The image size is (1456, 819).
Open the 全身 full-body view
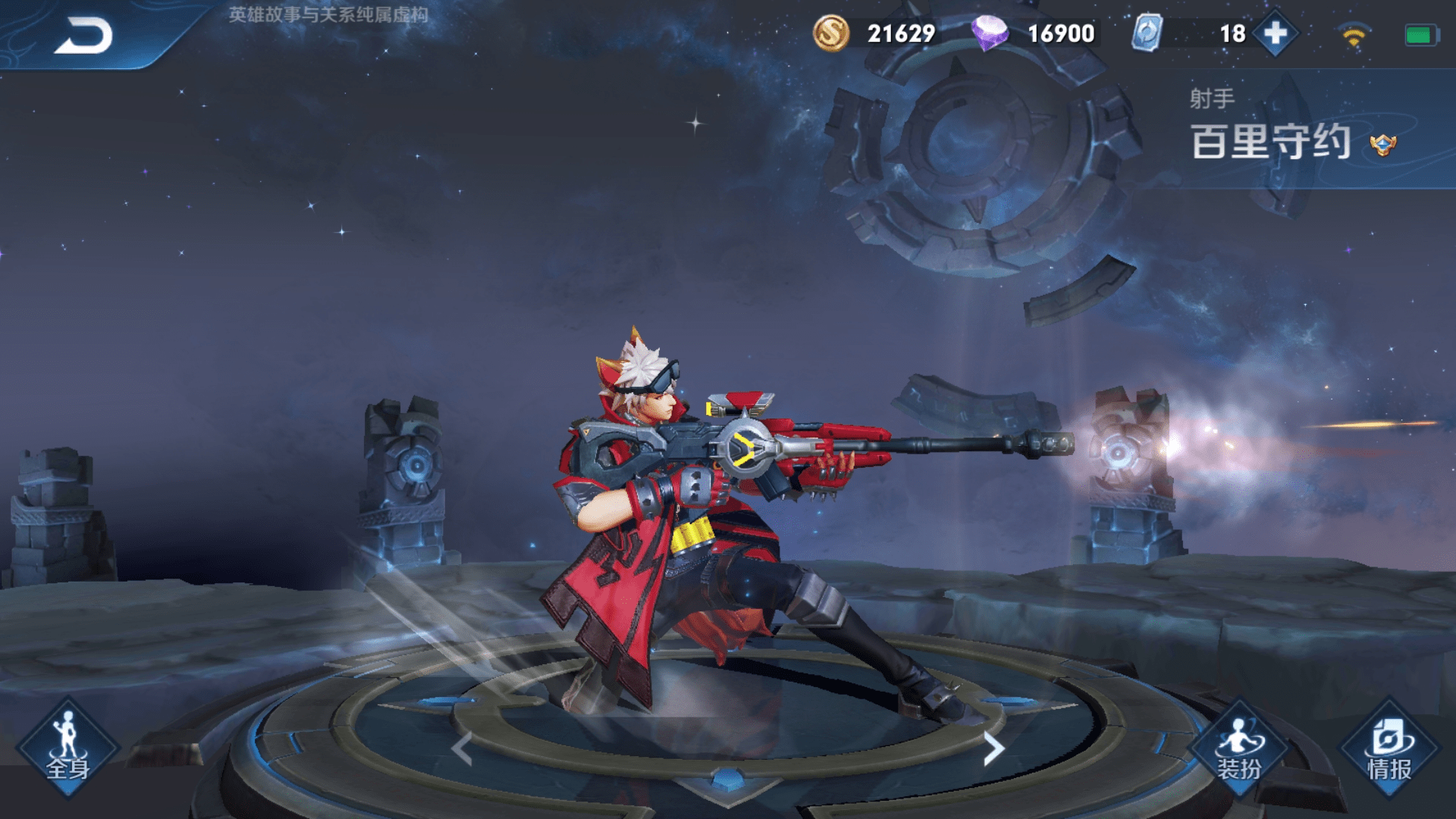(68, 748)
